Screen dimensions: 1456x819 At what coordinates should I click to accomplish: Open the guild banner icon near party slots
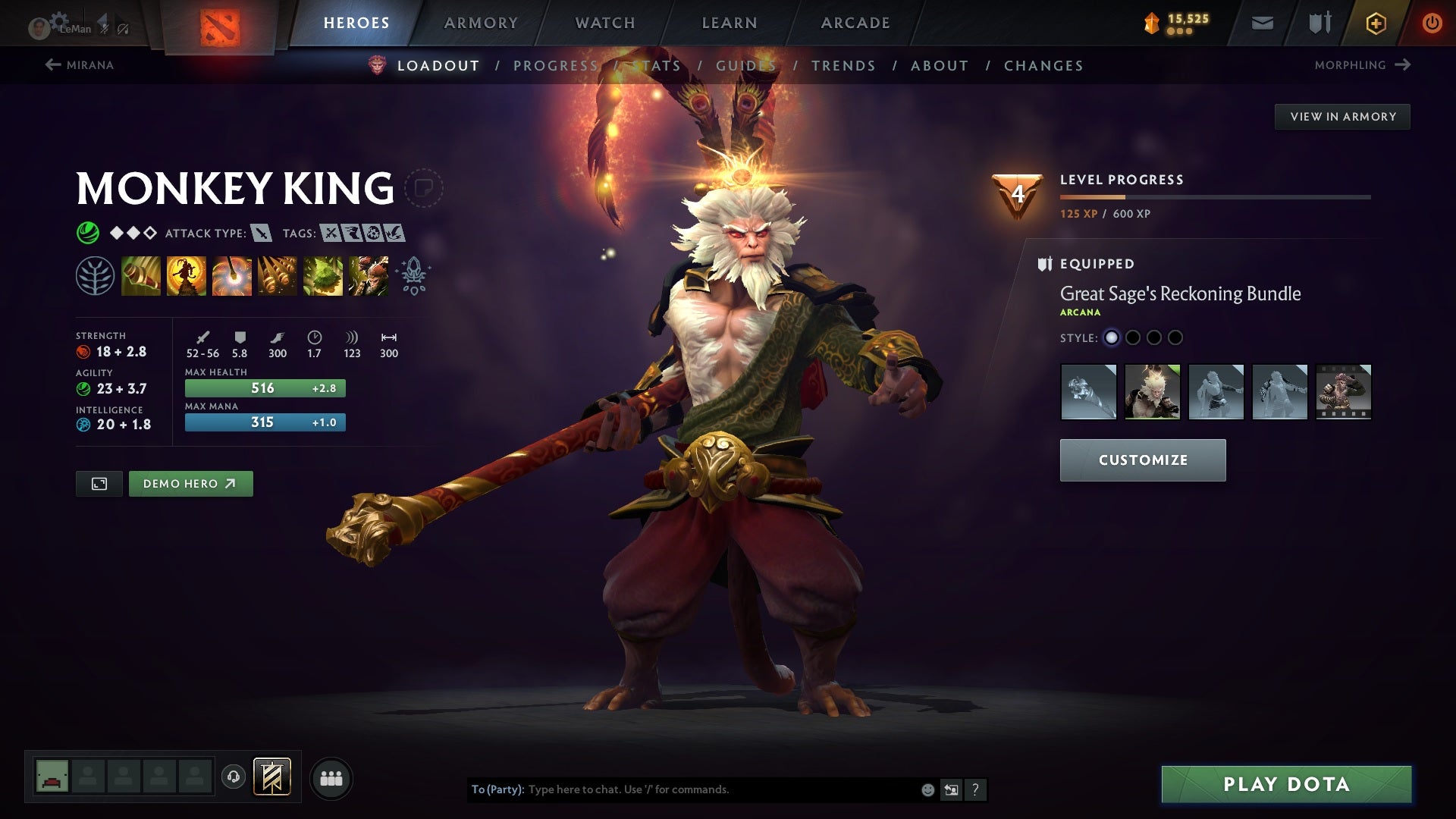[x=273, y=777]
